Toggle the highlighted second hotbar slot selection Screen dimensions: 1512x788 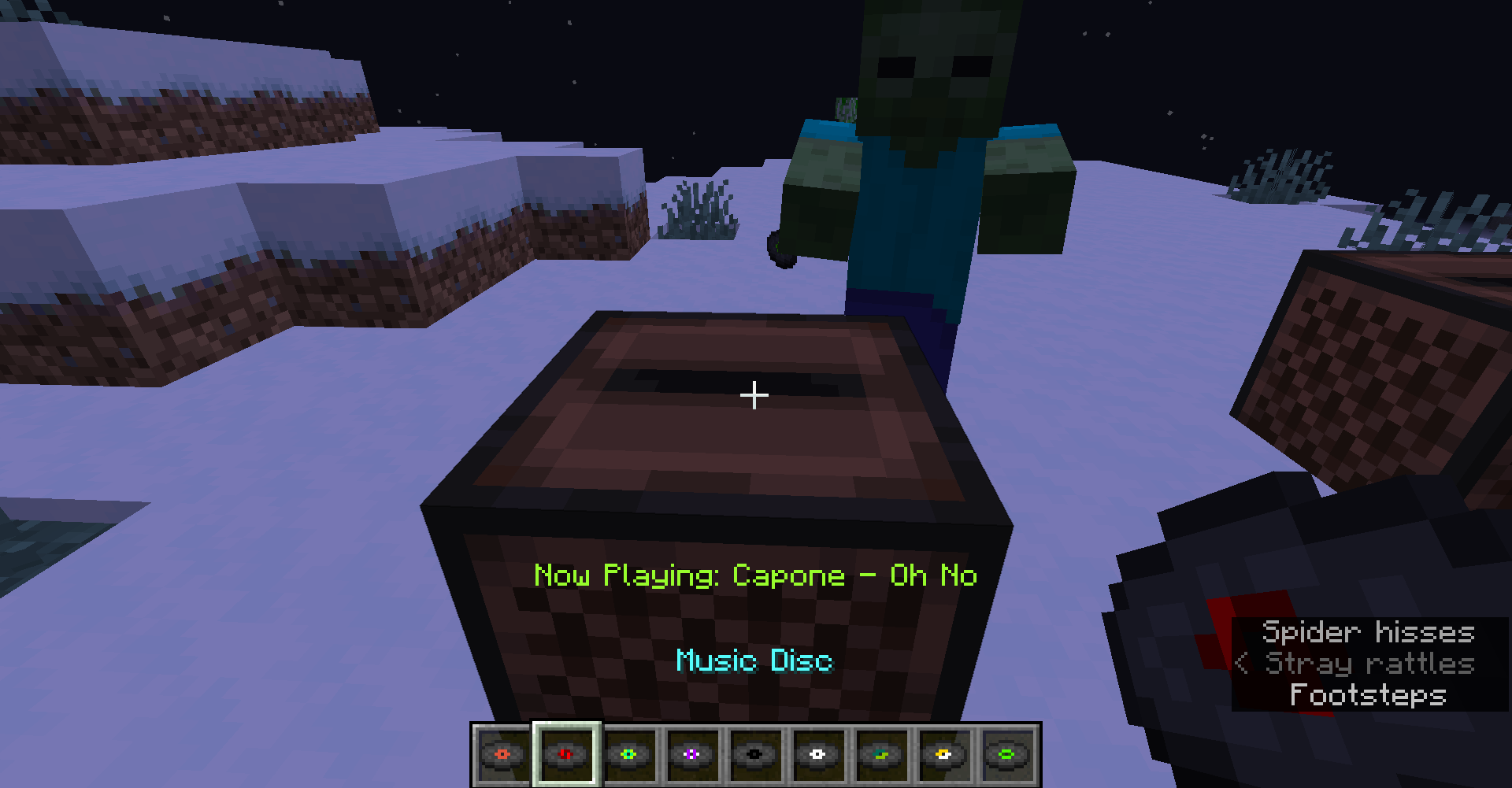(x=566, y=753)
